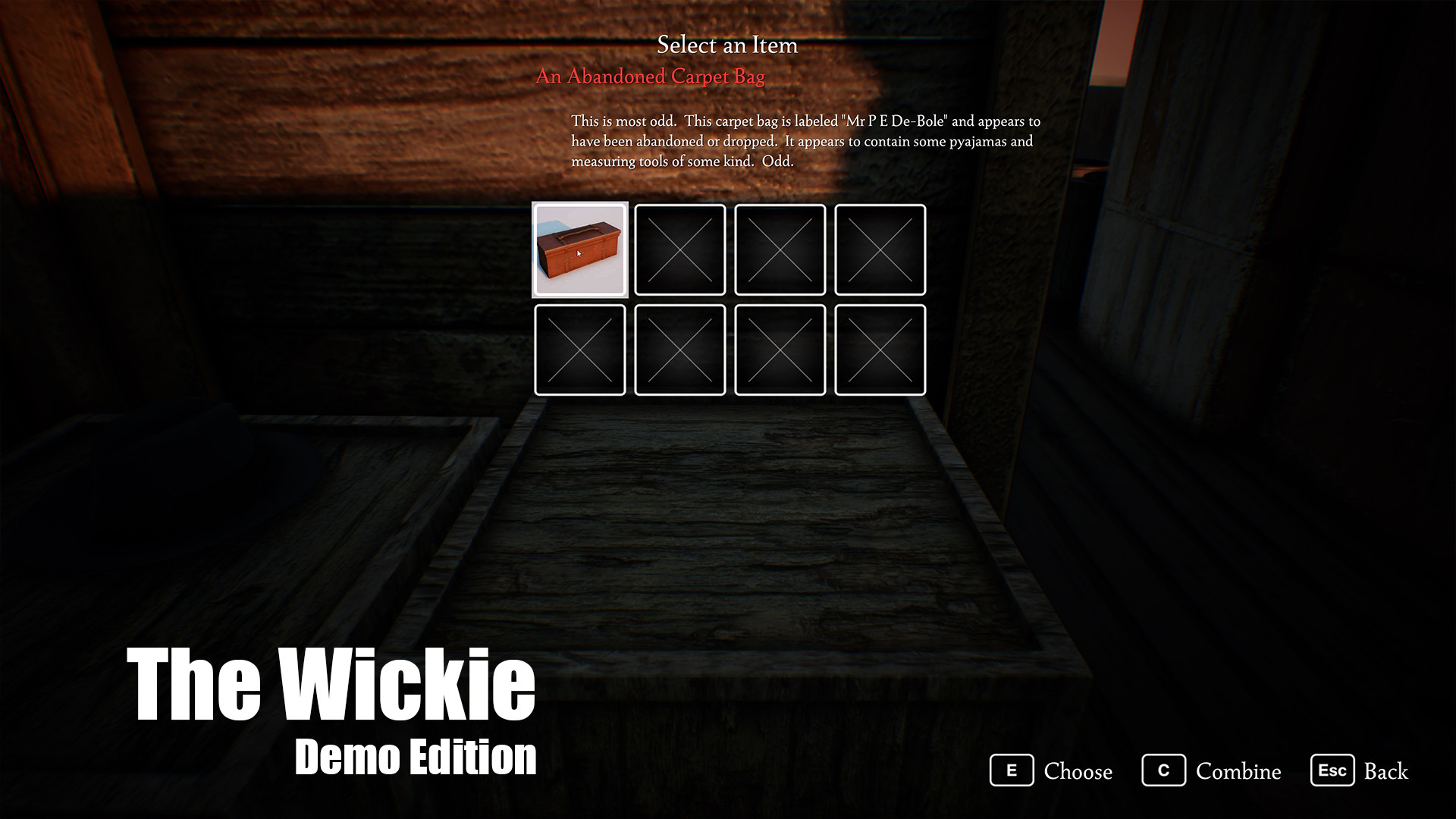
Task: Click the Esc key prompt icon
Action: [1333, 771]
